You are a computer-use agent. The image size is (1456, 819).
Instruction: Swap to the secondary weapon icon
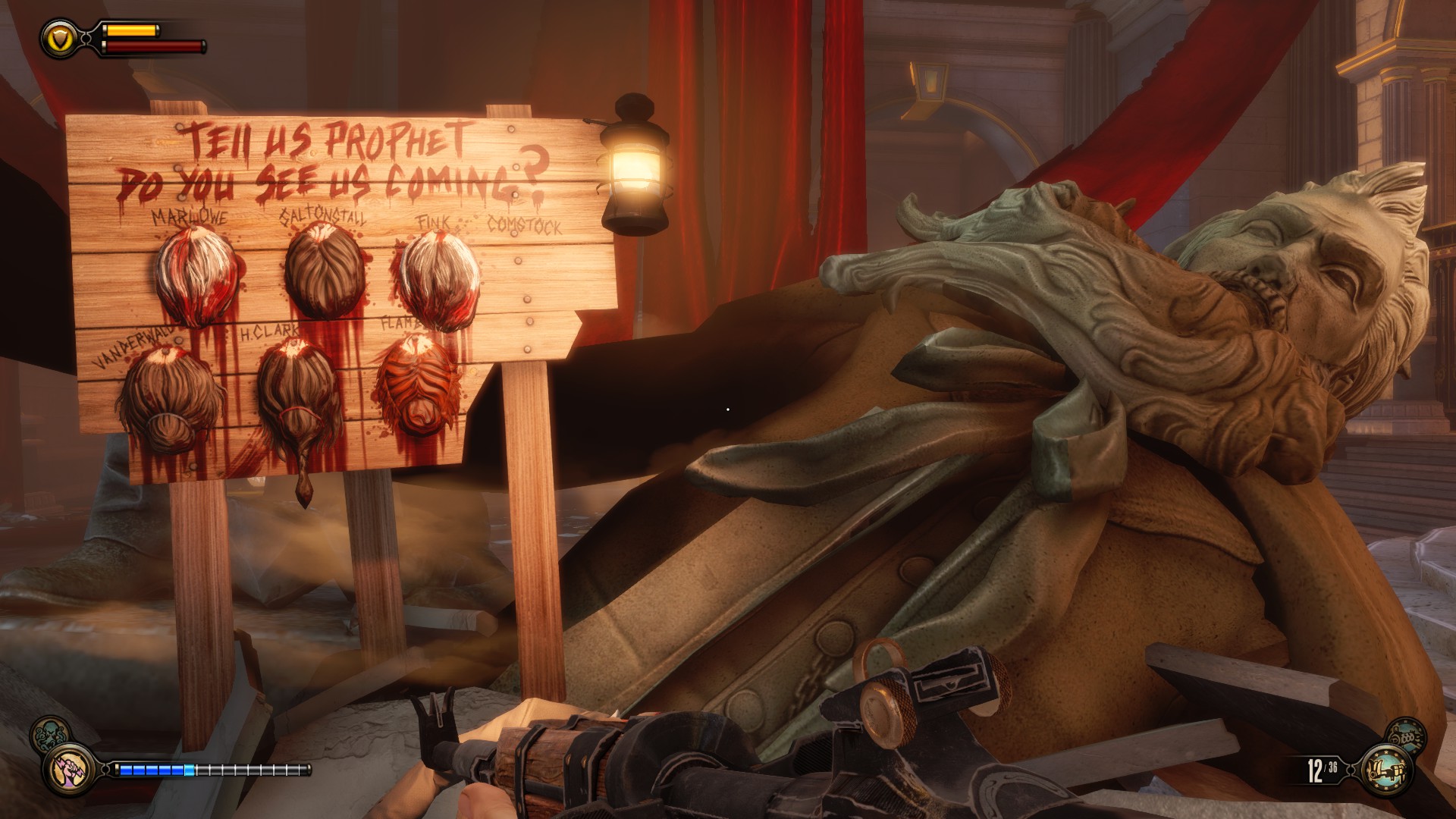[1405, 735]
